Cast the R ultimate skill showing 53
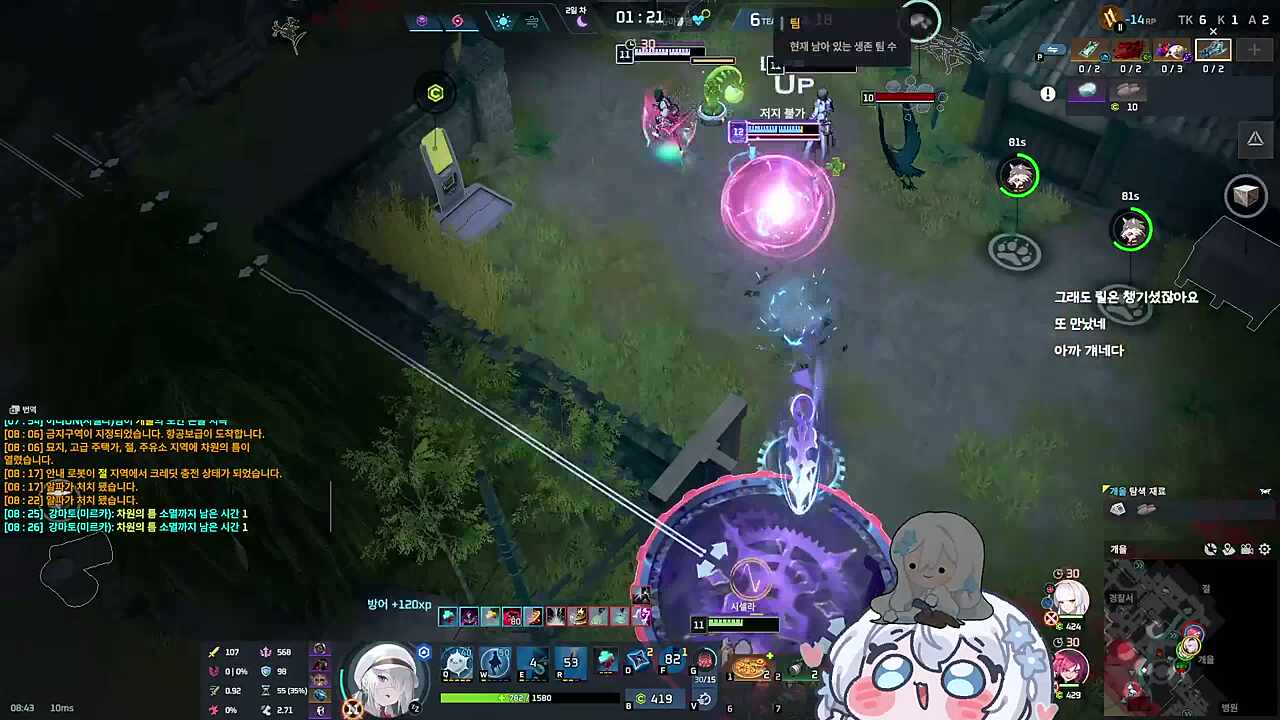Viewport: 1280px width, 720px height. [572, 663]
